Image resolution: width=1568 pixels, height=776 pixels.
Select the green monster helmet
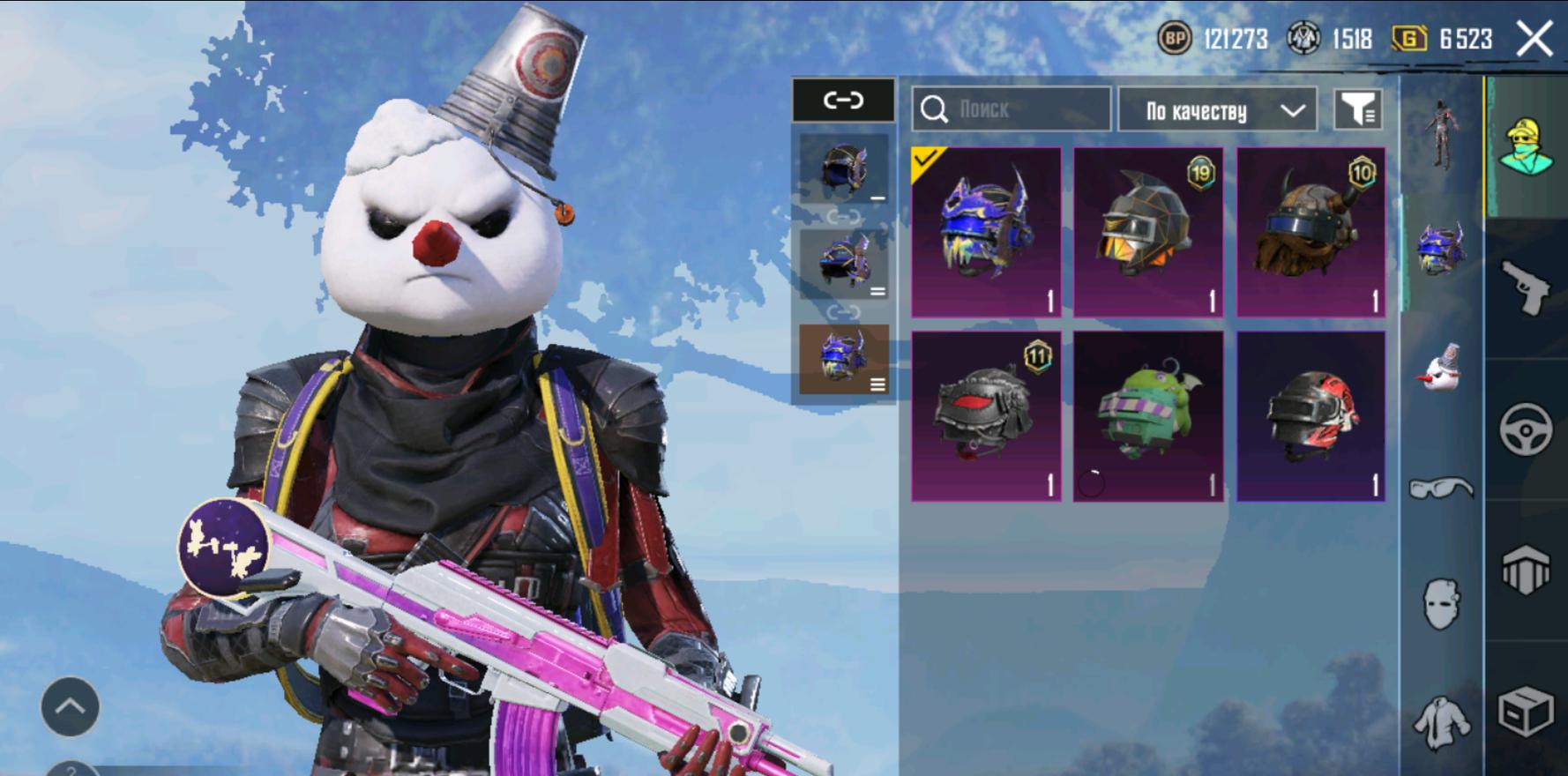(x=1147, y=415)
